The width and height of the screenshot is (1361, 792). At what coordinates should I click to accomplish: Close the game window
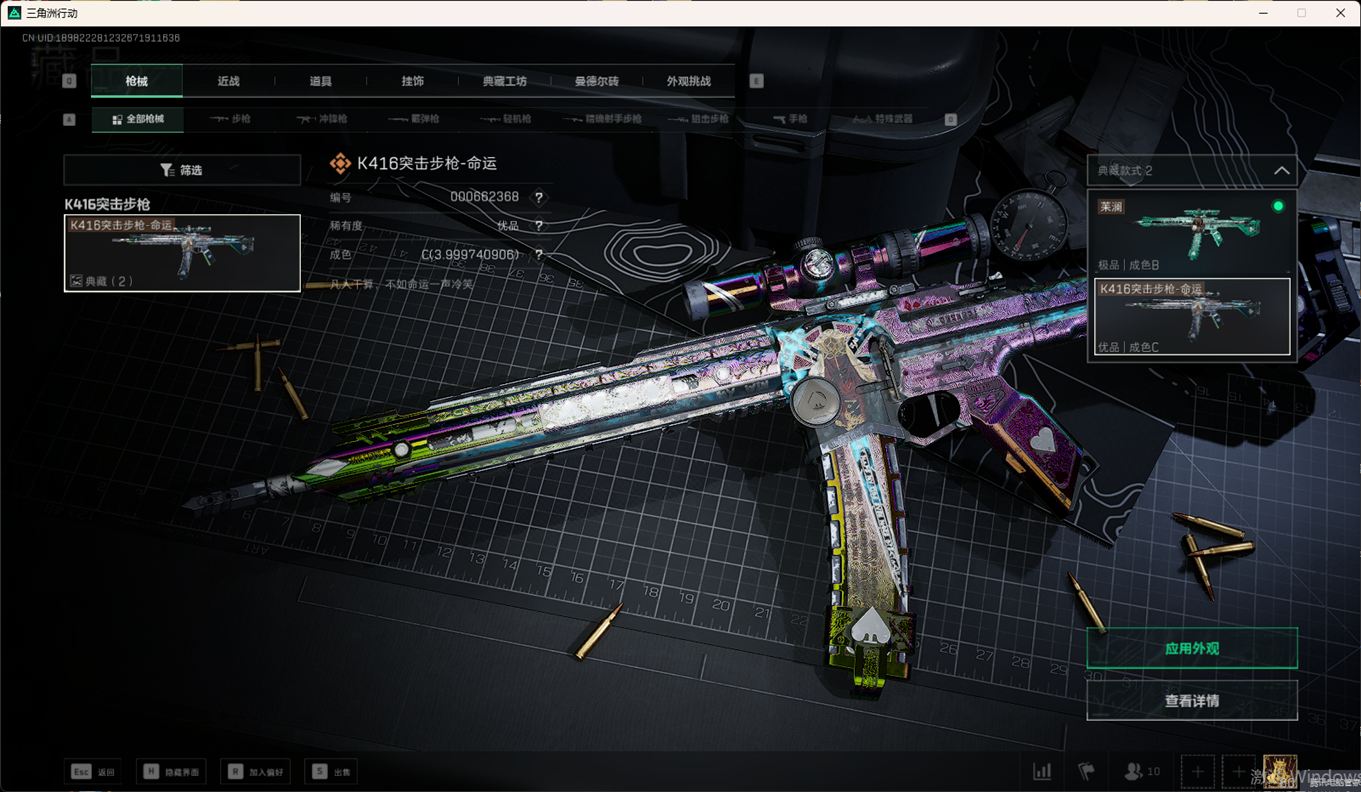pos(1340,13)
